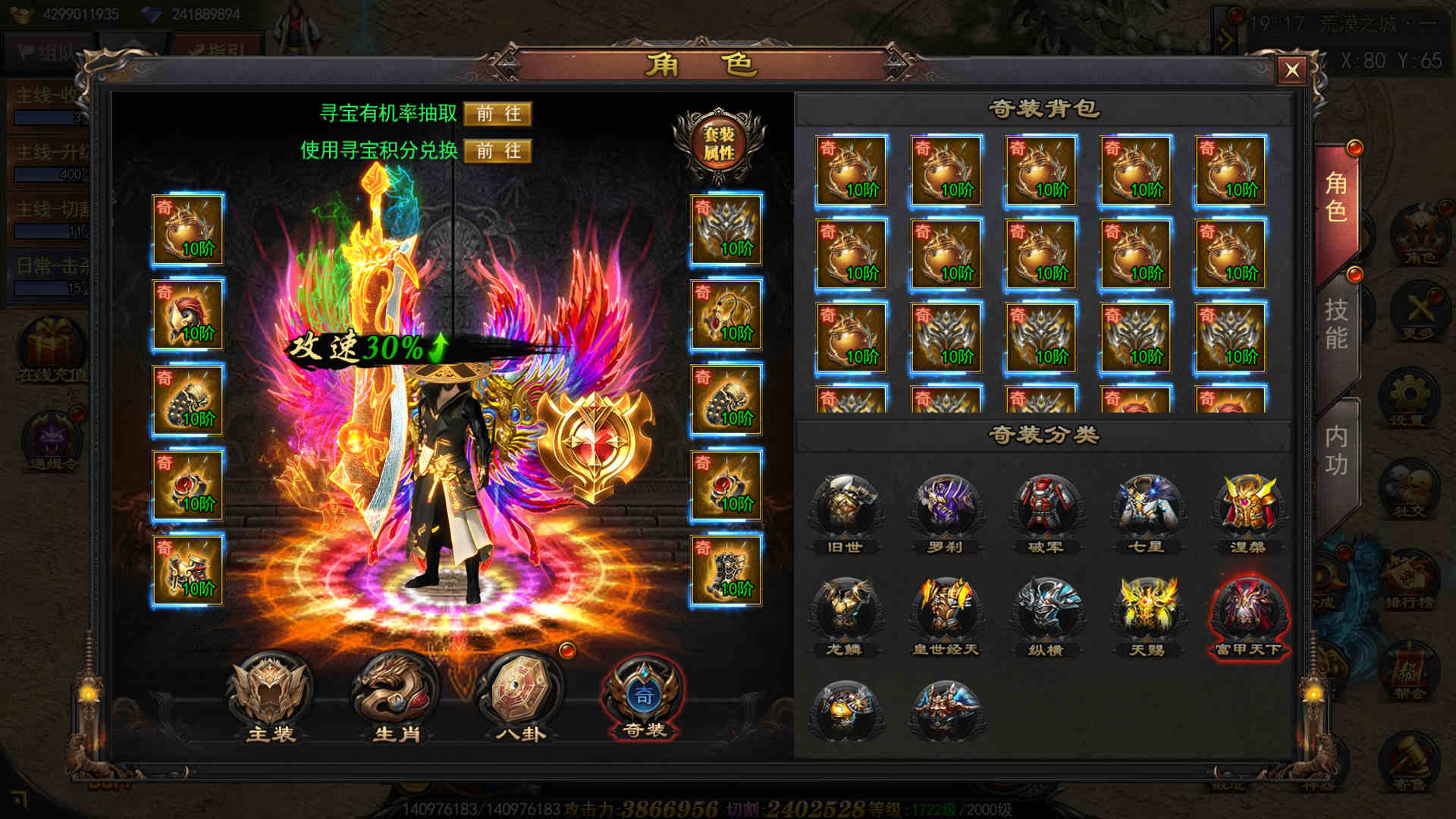Close the 角色 character window

click(1291, 71)
